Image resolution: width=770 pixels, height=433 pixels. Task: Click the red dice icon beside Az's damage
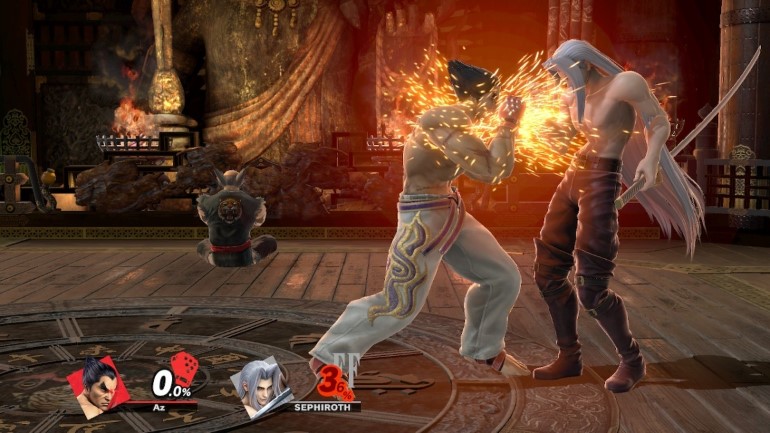tap(184, 368)
